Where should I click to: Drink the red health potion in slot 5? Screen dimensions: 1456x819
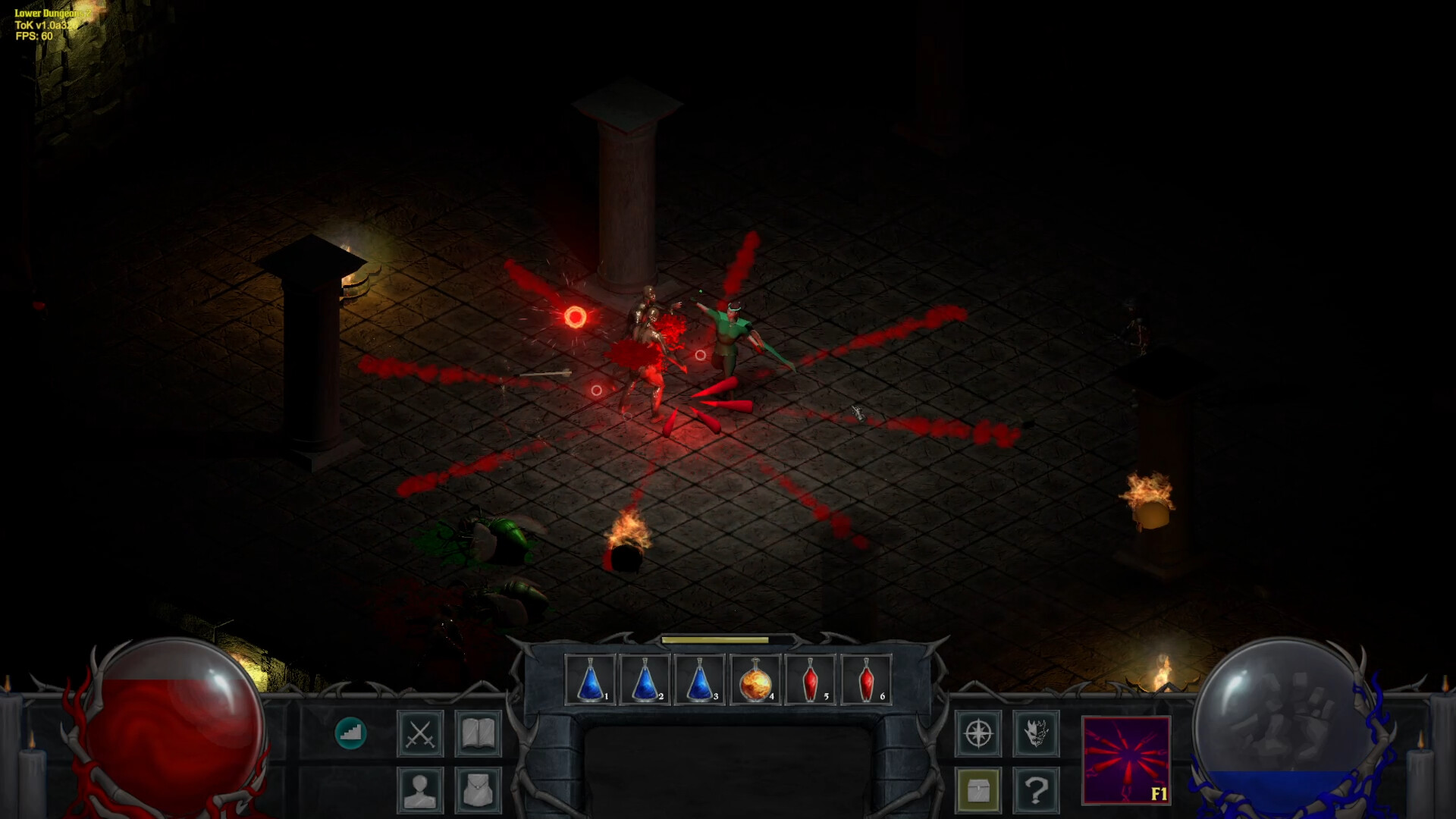811,679
